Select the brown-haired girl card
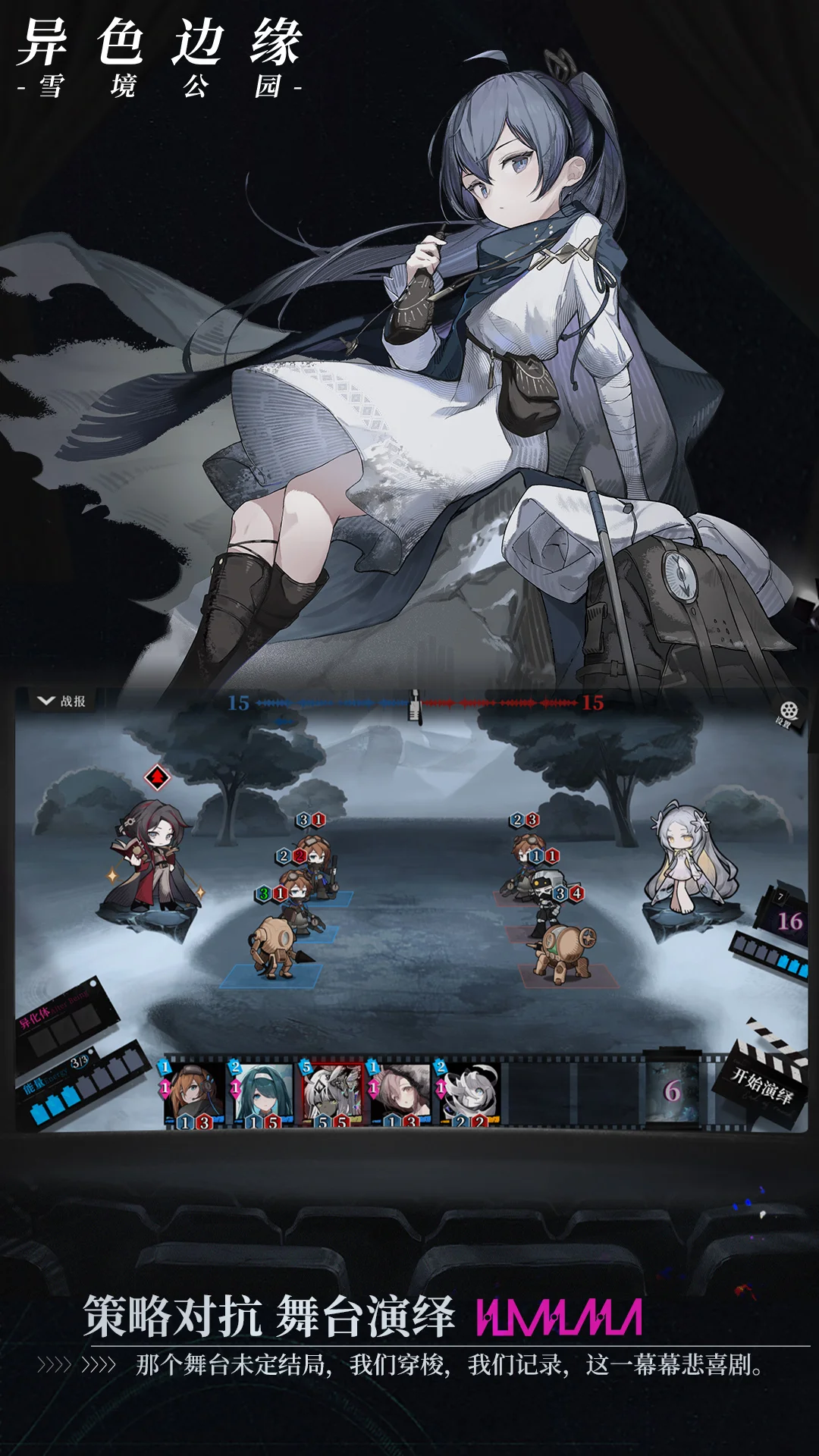 point(400,1092)
